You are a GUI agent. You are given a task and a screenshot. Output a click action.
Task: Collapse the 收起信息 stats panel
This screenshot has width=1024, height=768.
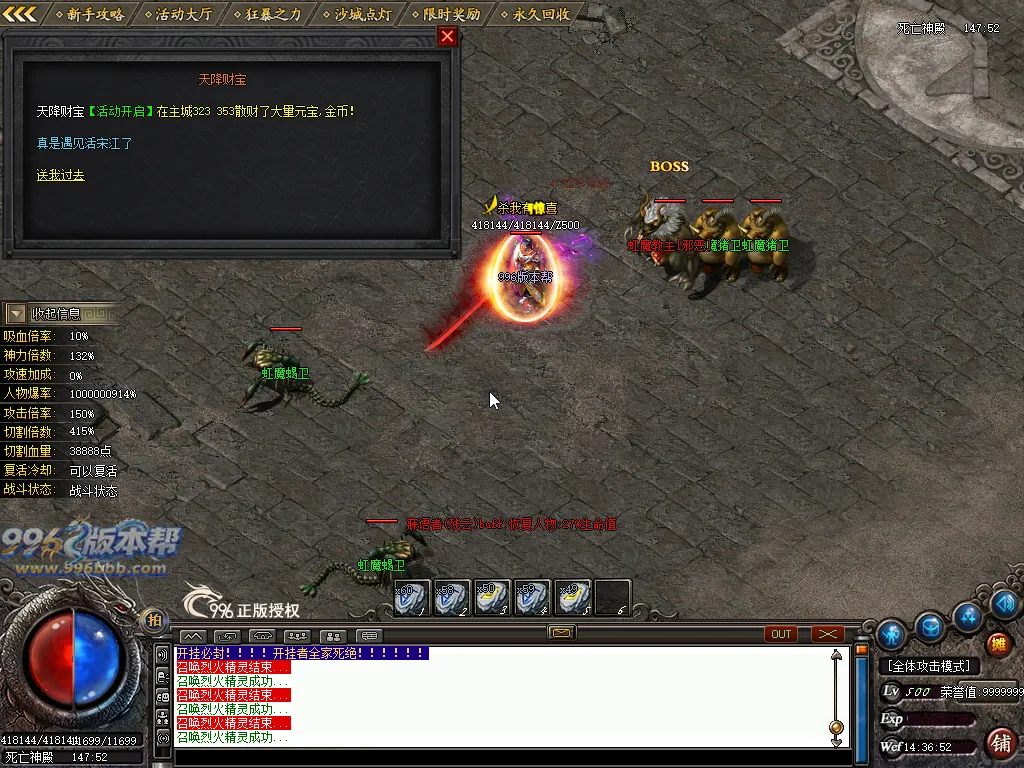17,314
